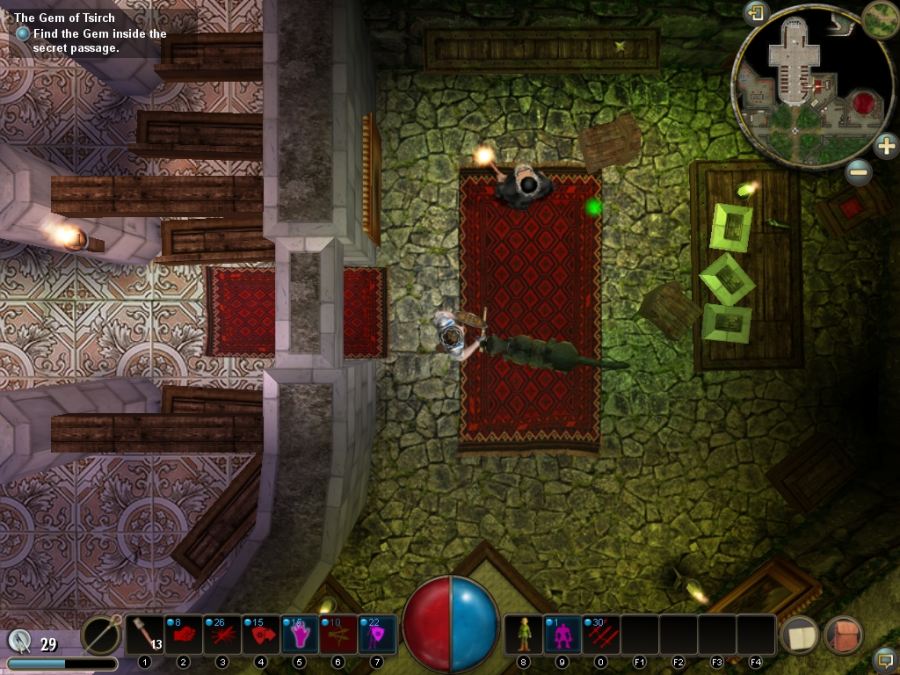Open the chat bubble icon
Screen dimensions: 900x675
click(884, 660)
